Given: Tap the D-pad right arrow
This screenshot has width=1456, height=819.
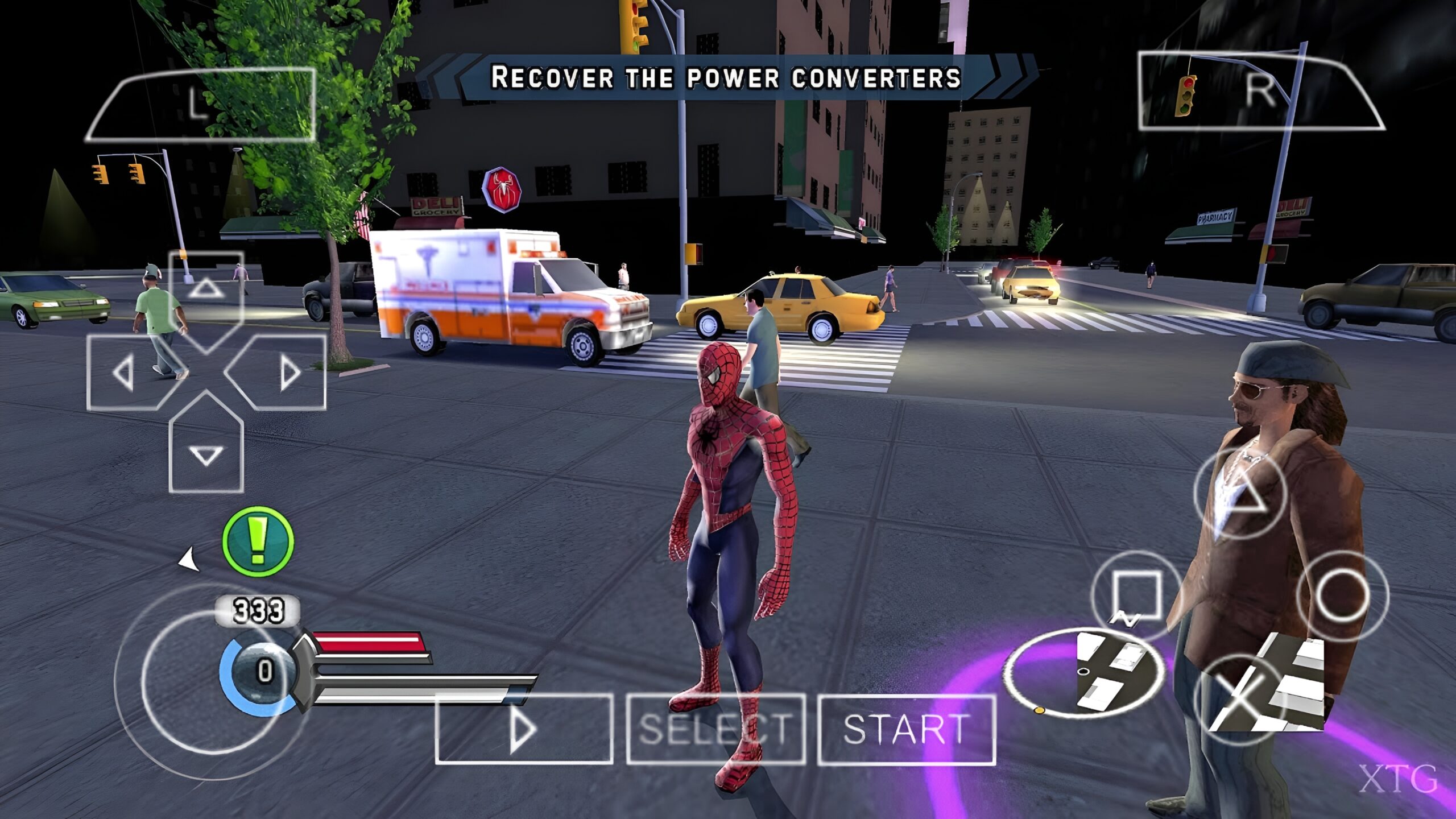Looking at the screenshot, I should (288, 373).
